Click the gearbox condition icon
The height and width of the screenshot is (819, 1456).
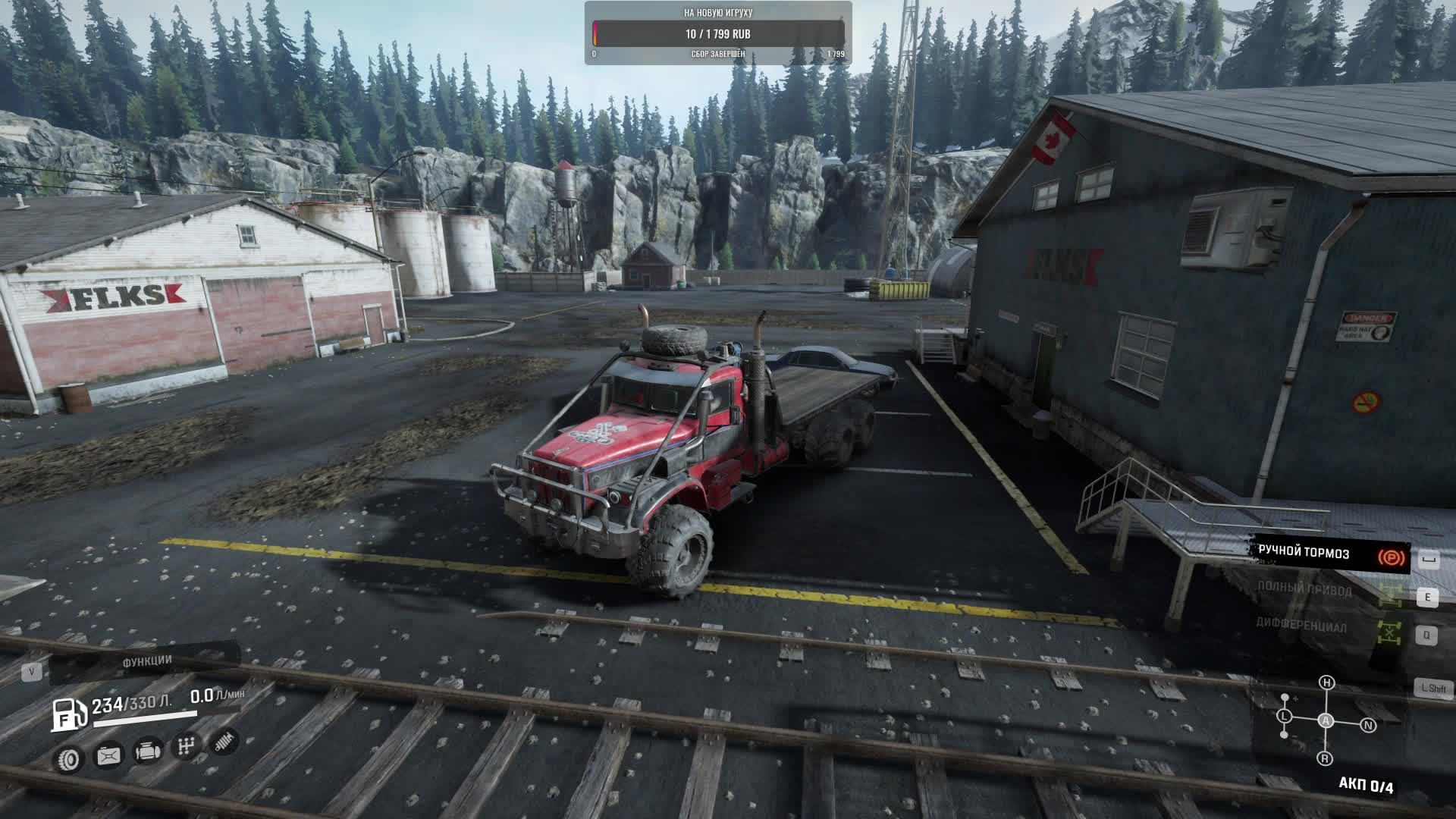tap(186, 746)
